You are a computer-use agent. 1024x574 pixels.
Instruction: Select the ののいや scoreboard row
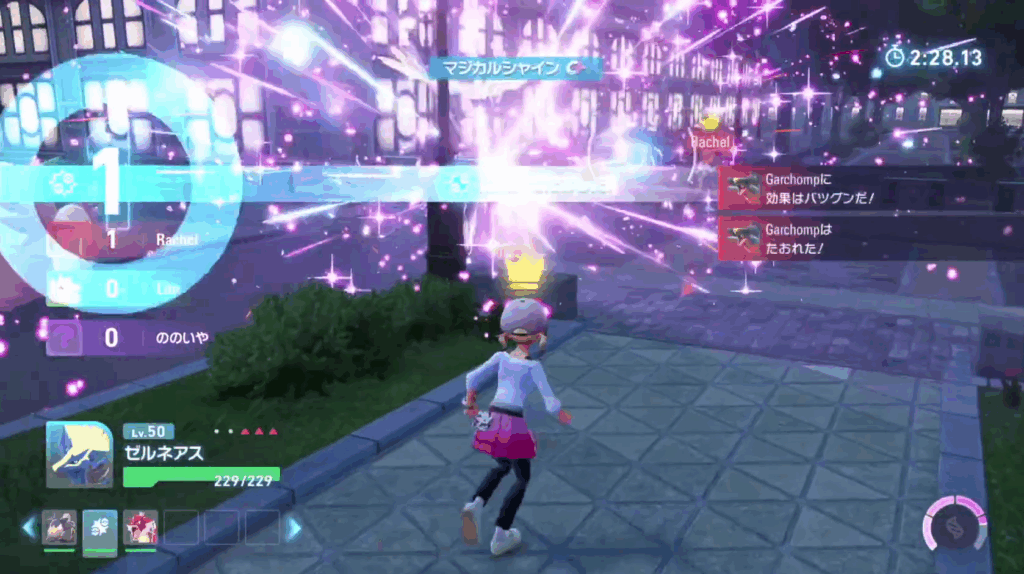point(130,338)
